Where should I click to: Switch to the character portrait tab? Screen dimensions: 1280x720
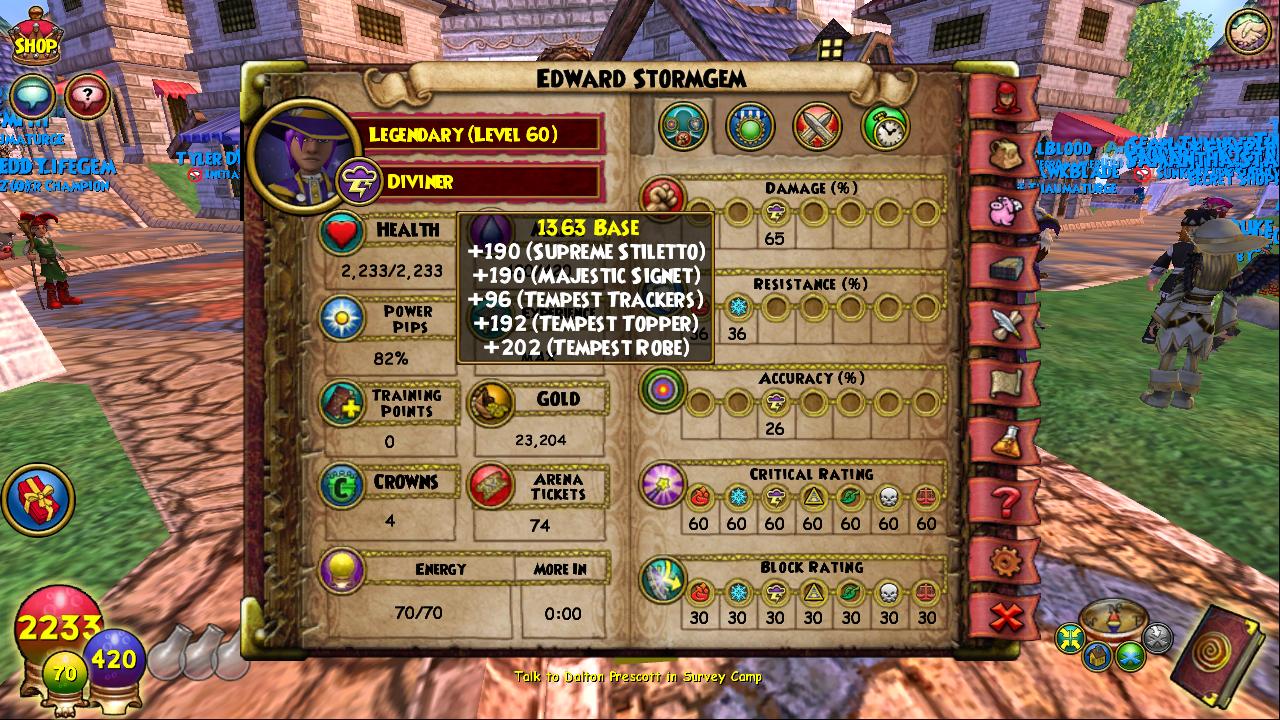pos(1004,98)
